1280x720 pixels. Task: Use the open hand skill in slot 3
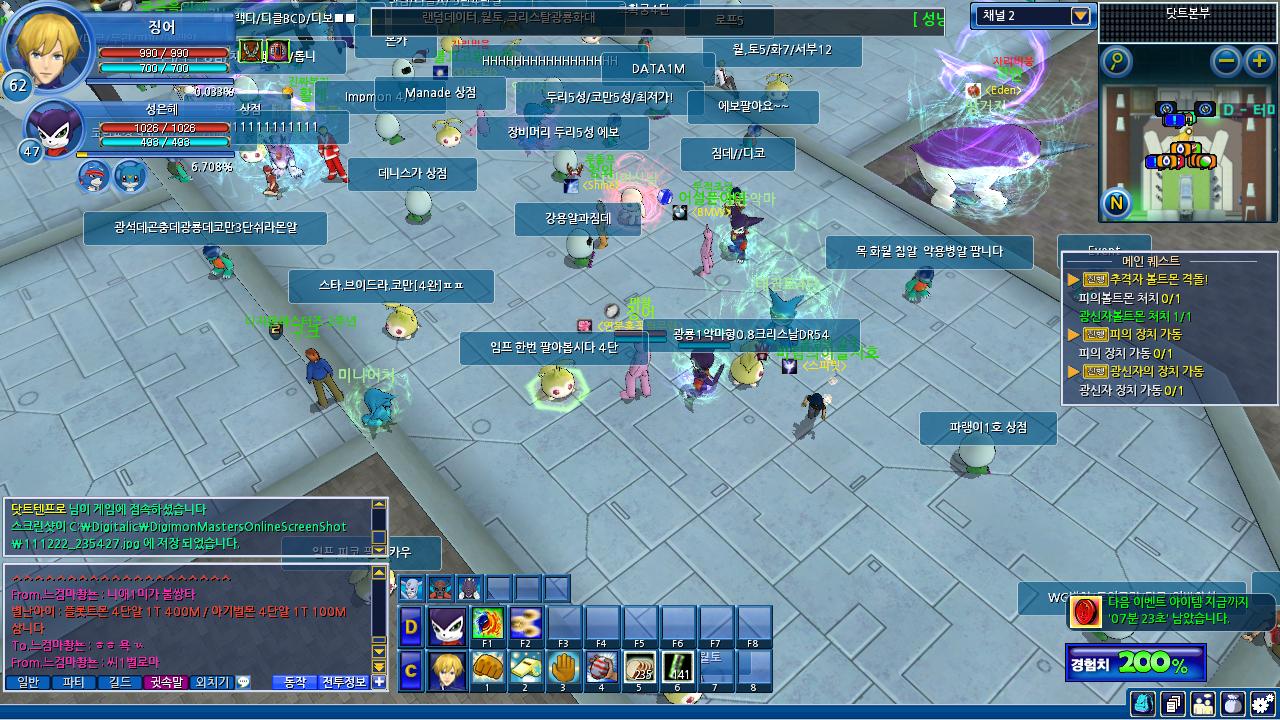pyautogui.click(x=564, y=667)
